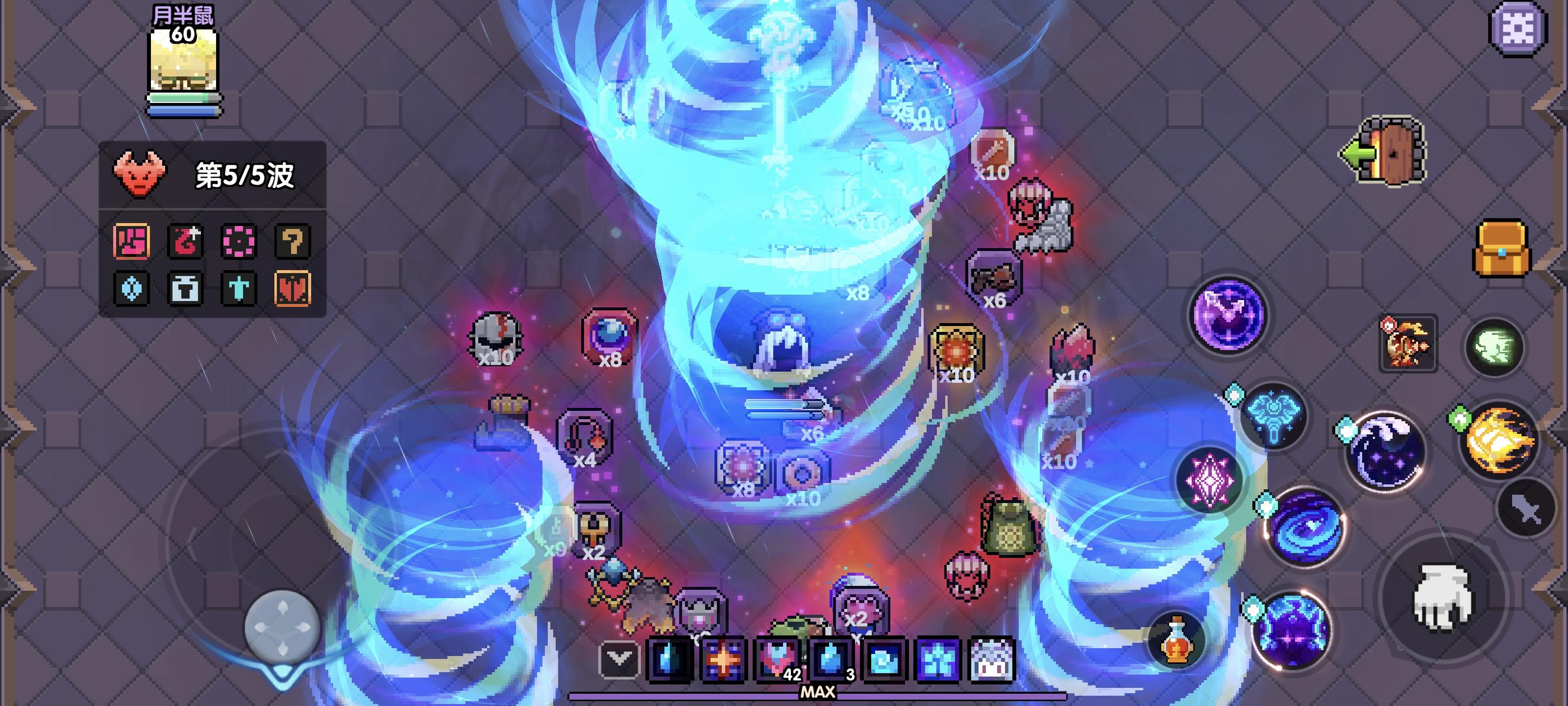Viewport: 1568px width, 706px height.
Task: Toggle the green wisp companion orb
Action: (x=1494, y=347)
